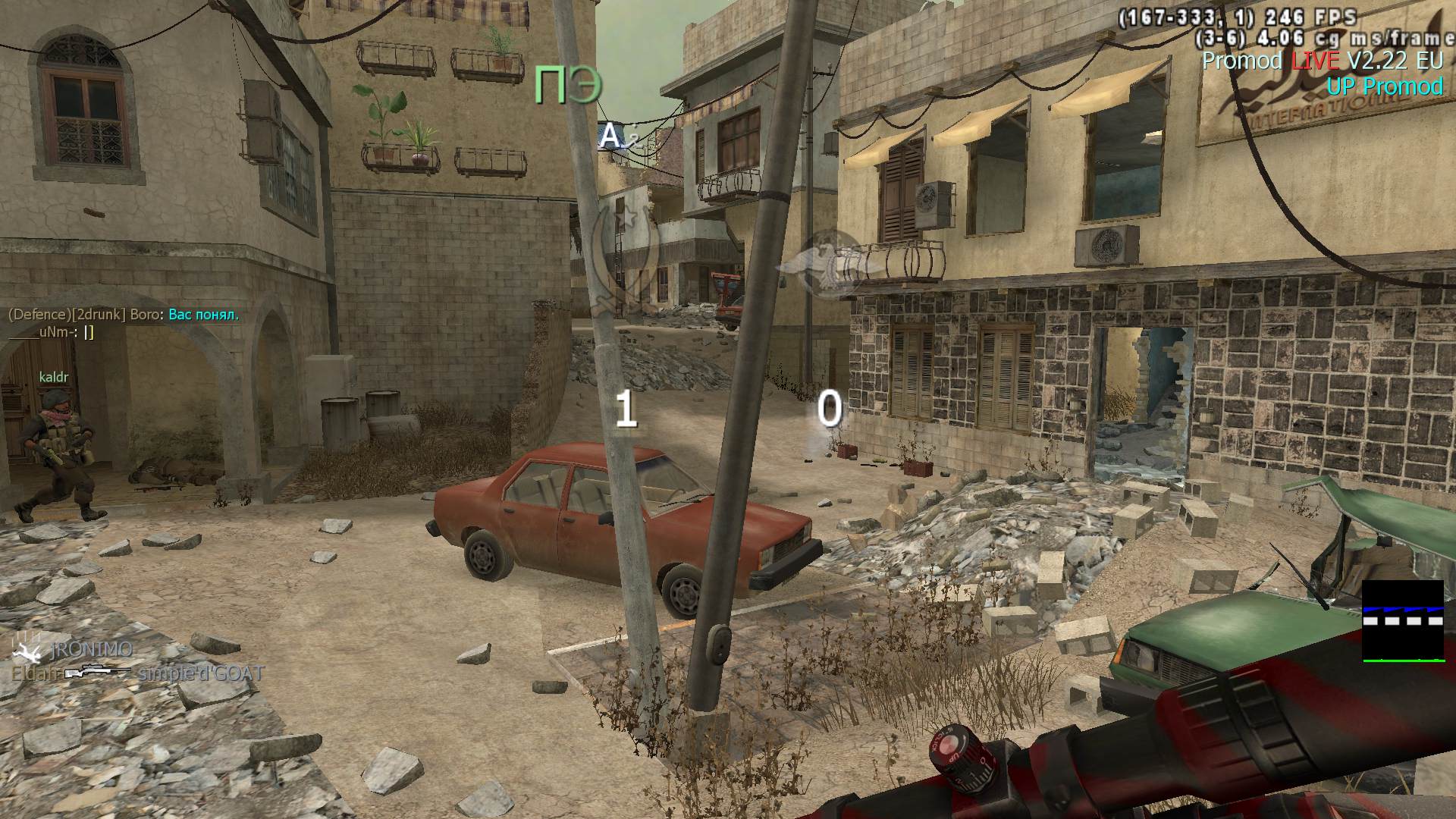Click the Eldar sniper kill feed entry
This screenshot has width=1456, height=819.
coord(137,673)
